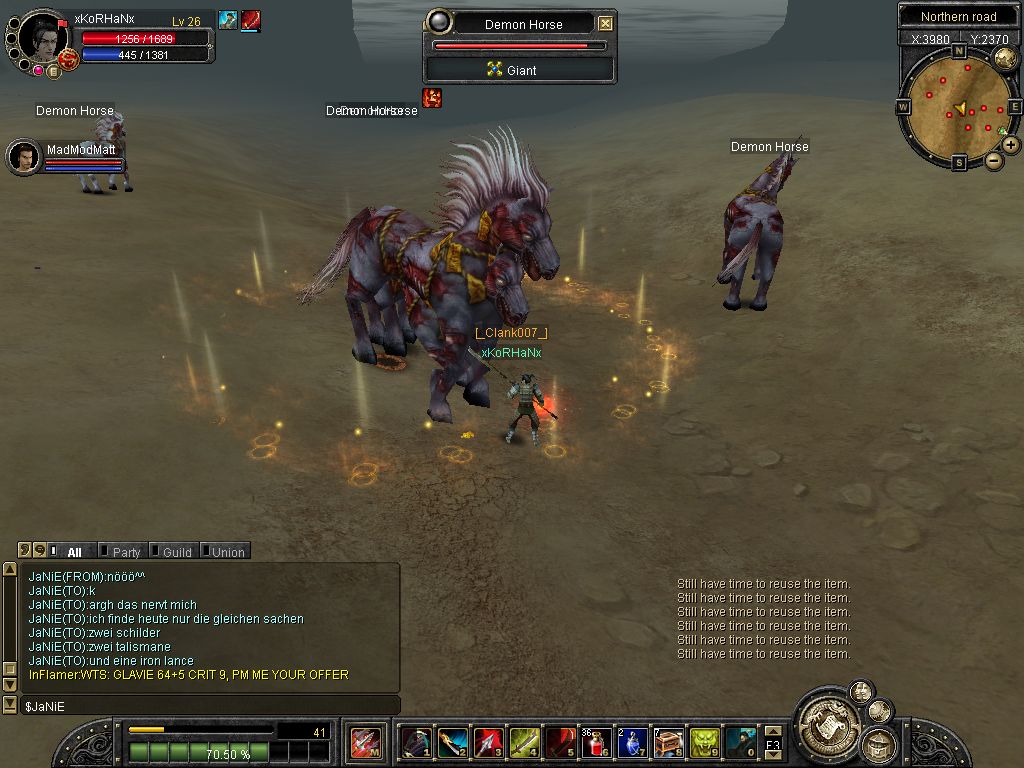Open the Union chat tab
This screenshot has width=1024, height=768.
coord(227,552)
